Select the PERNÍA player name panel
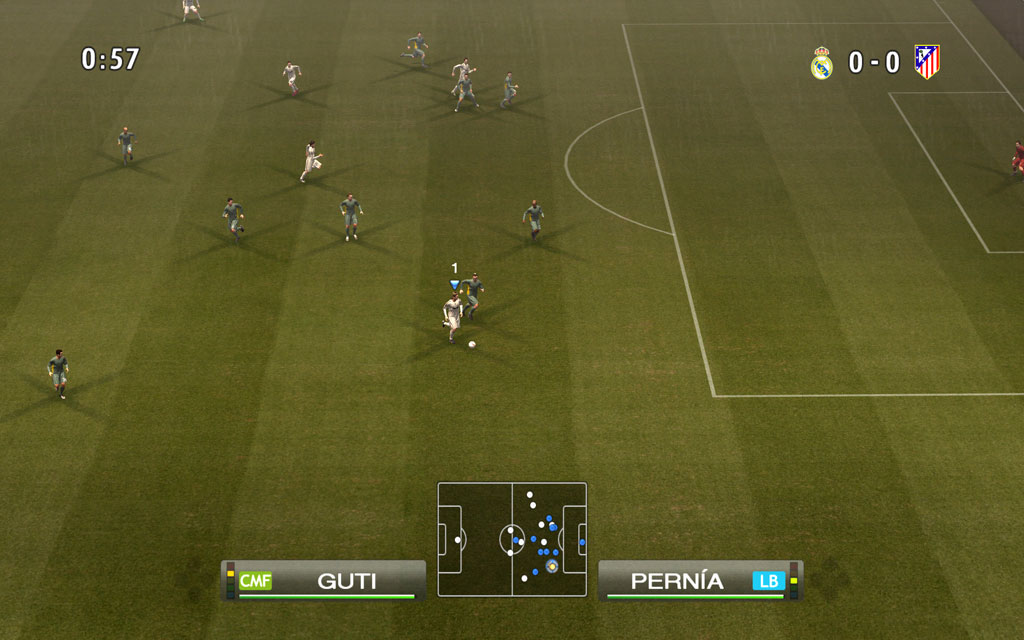 click(698, 581)
